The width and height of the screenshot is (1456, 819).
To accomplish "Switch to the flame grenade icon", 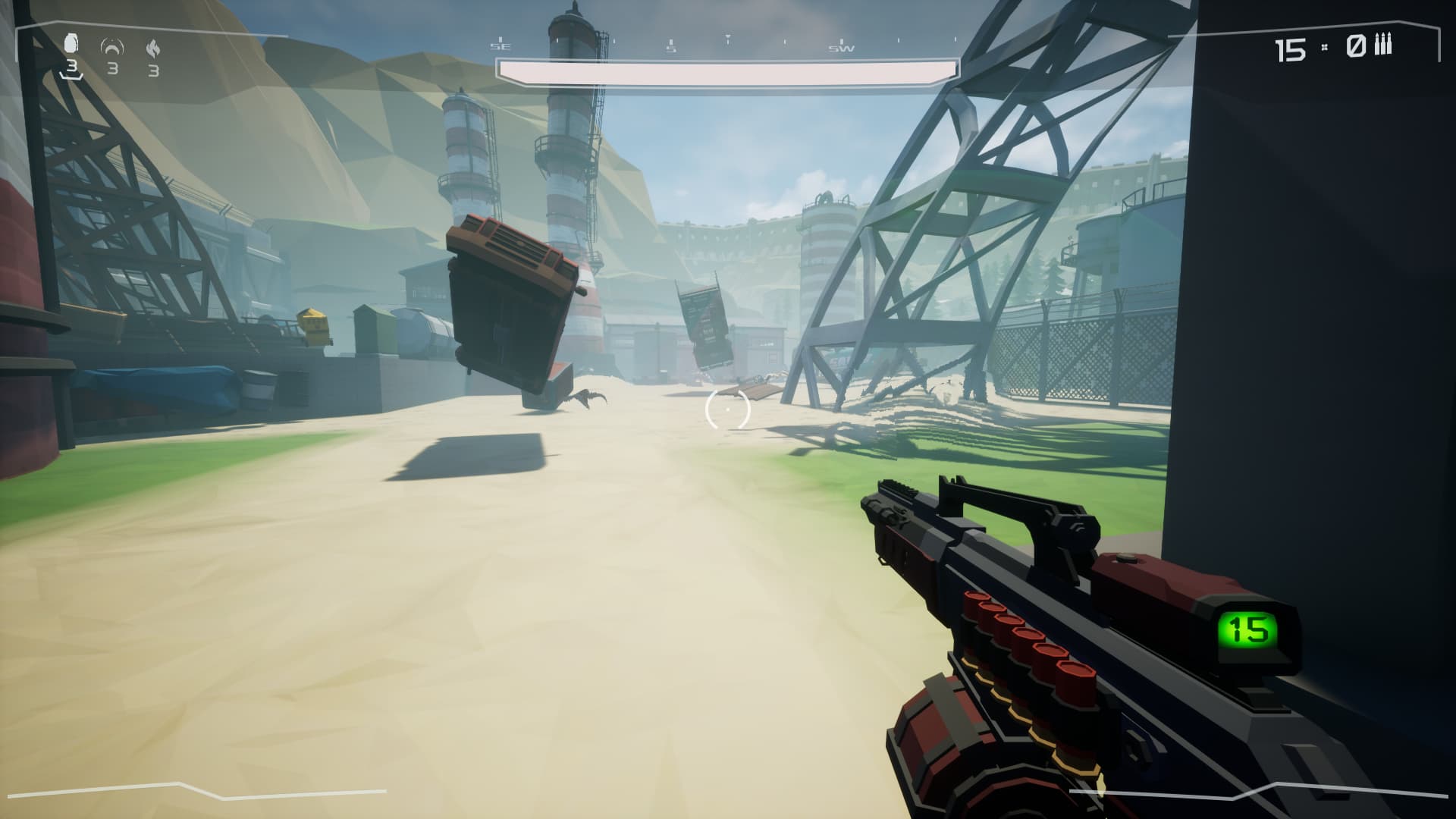I will tap(153, 49).
